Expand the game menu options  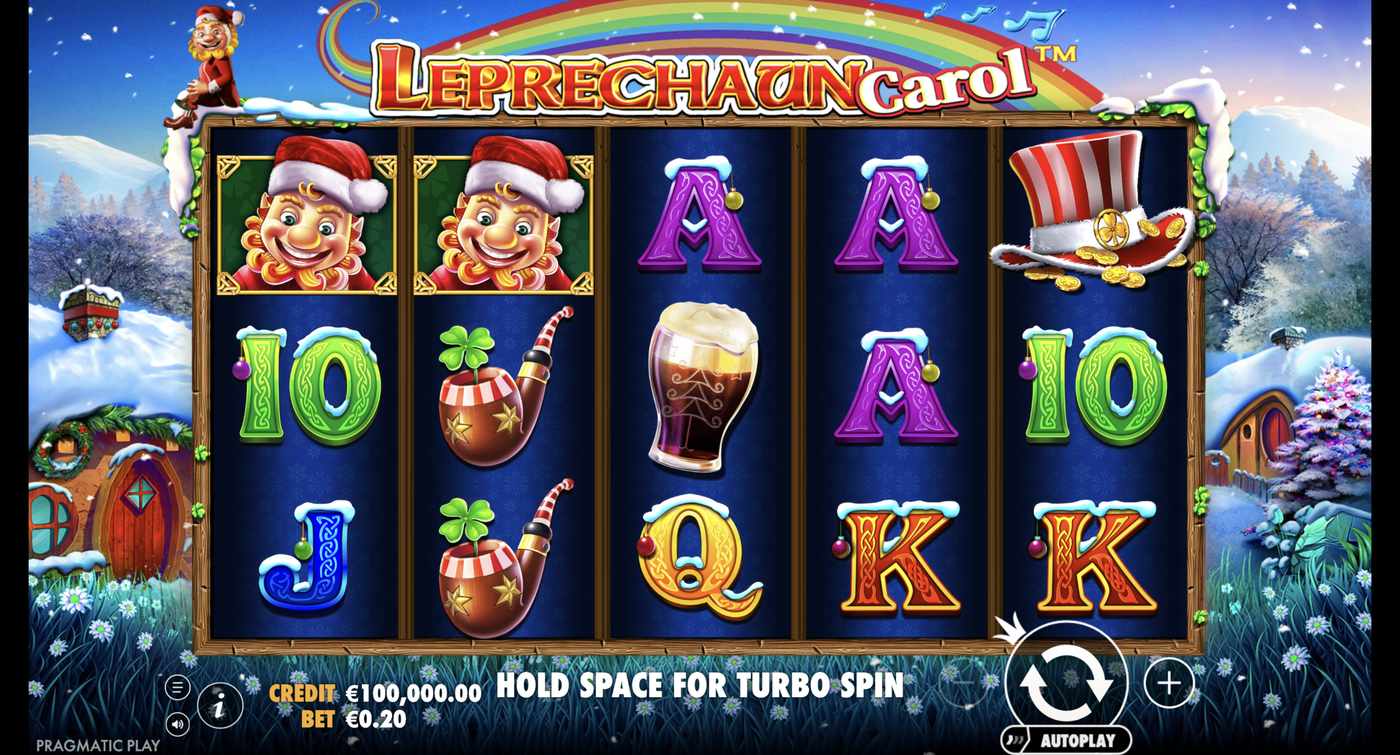pos(177,685)
